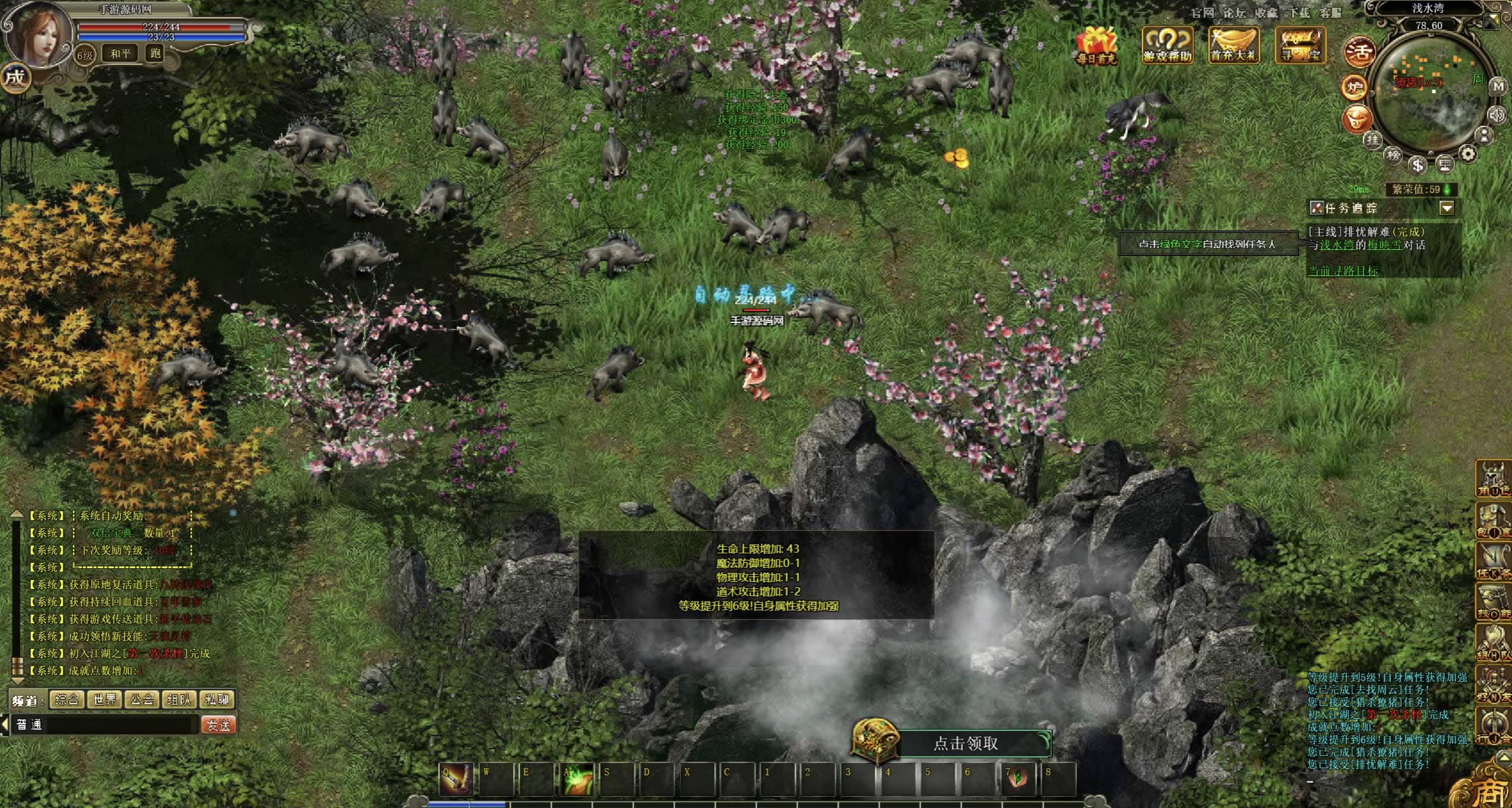The height and width of the screenshot is (808, 1512).
Task: Switch chat to the 私聊 channel
Action: coord(217,699)
